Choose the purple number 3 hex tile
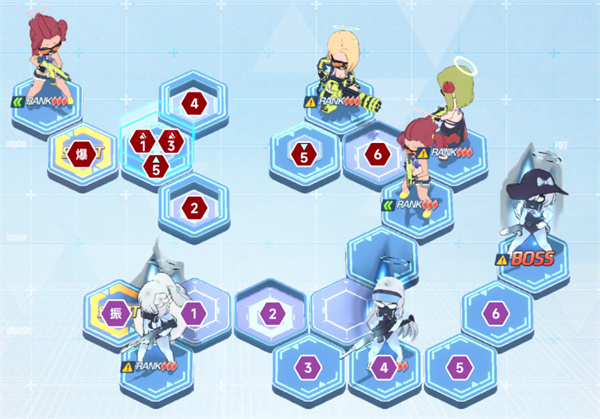The image size is (600, 419). click(x=309, y=367)
